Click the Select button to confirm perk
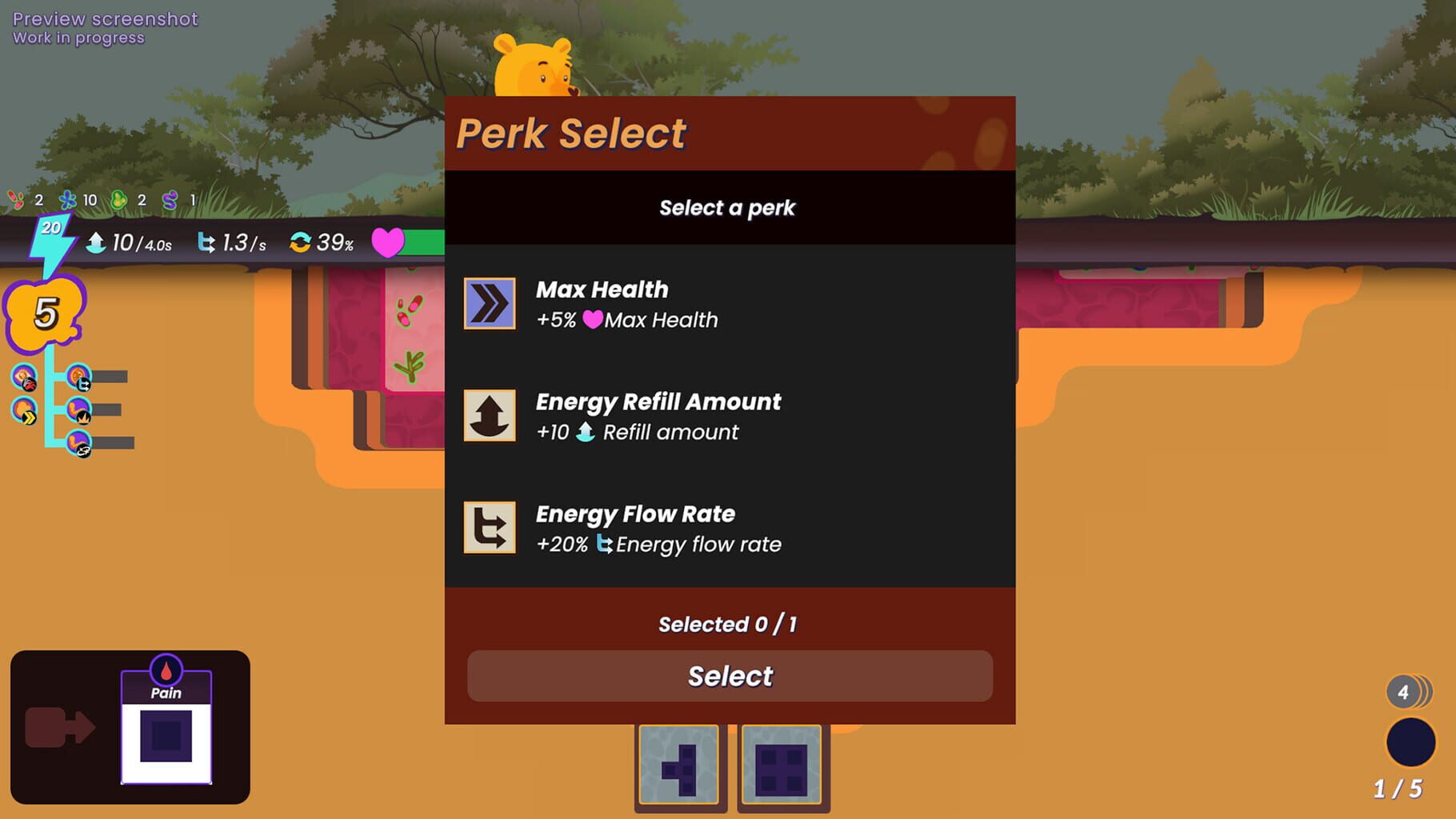 click(x=728, y=676)
